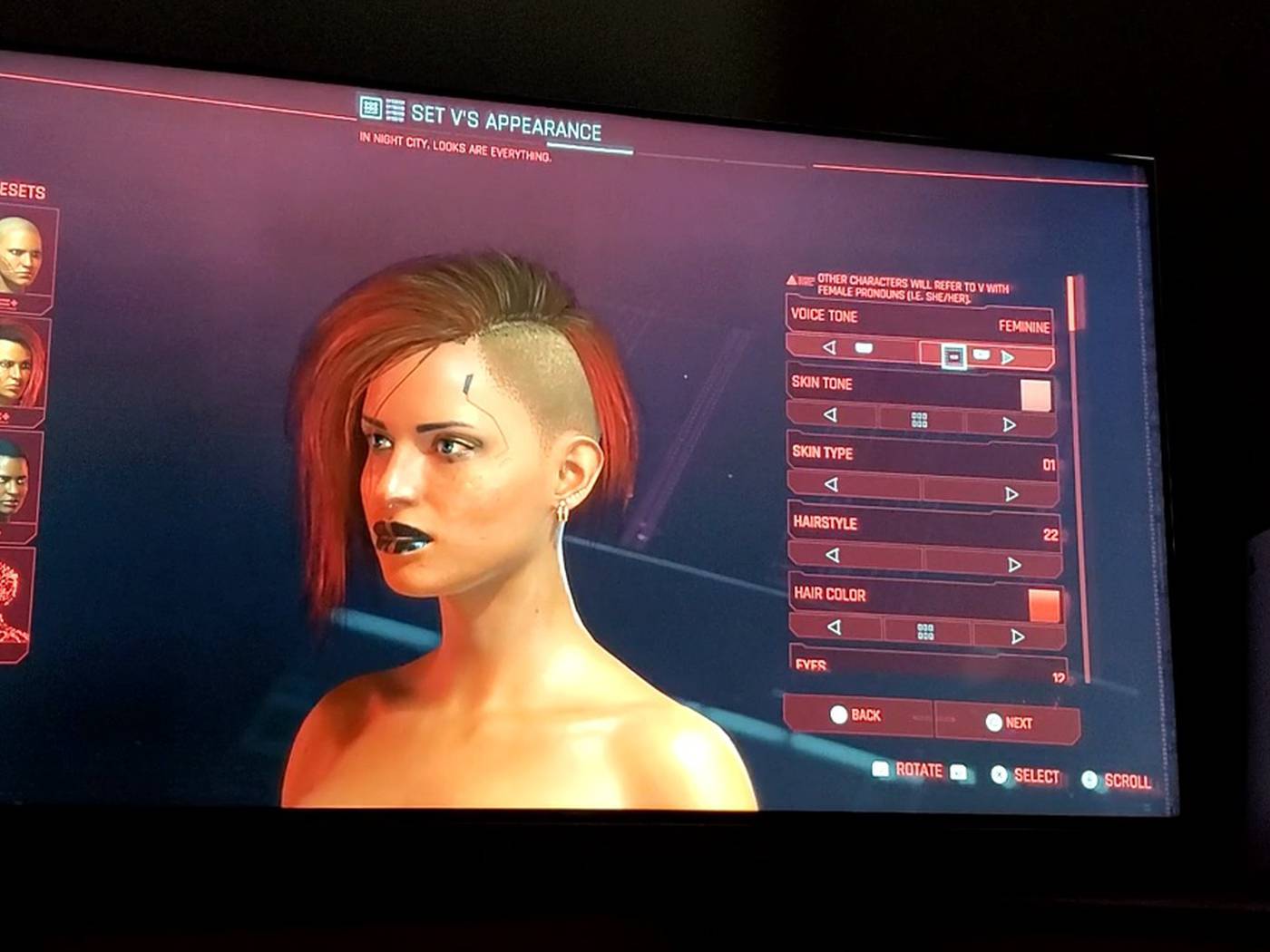
Task: Open the Skin Tone color grid
Action: click(919, 420)
